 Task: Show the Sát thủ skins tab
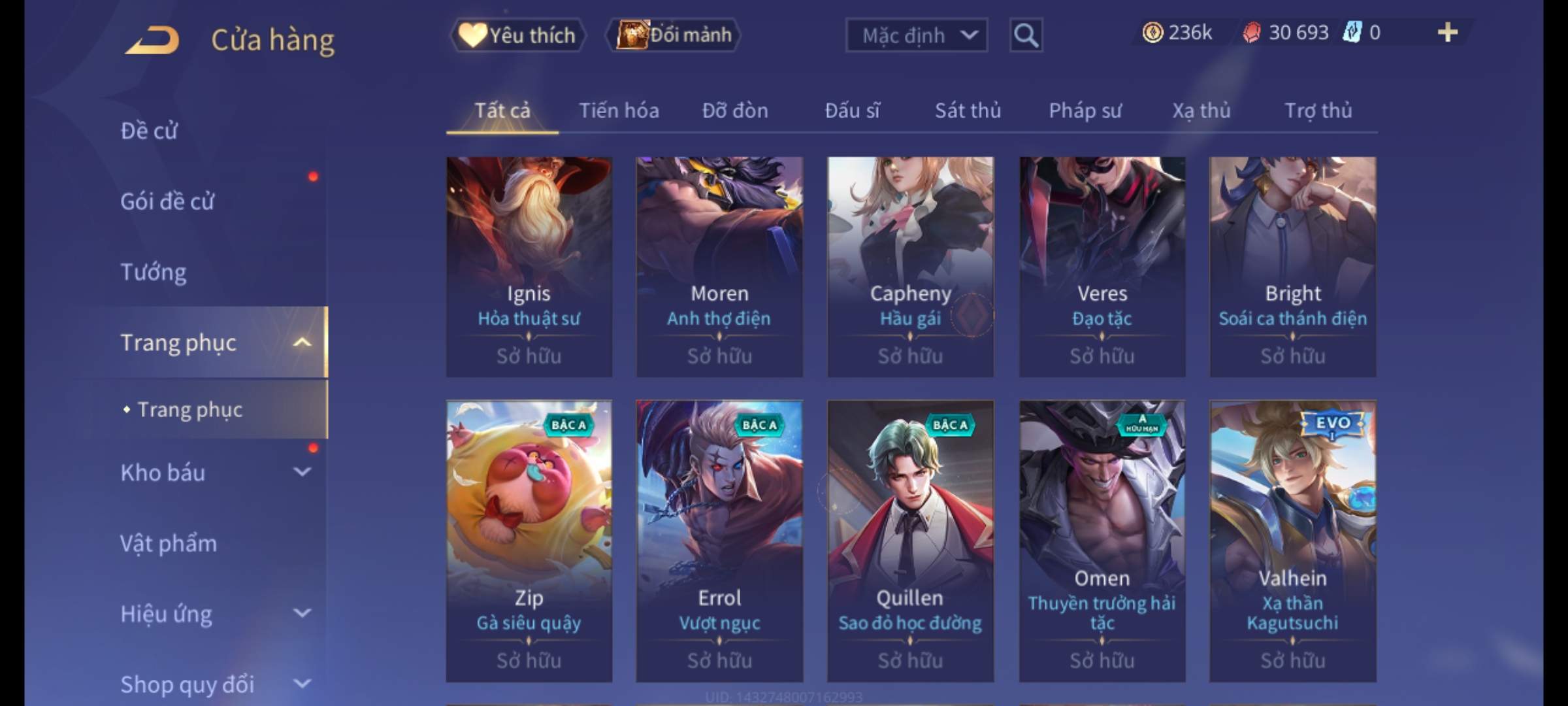[x=968, y=110]
